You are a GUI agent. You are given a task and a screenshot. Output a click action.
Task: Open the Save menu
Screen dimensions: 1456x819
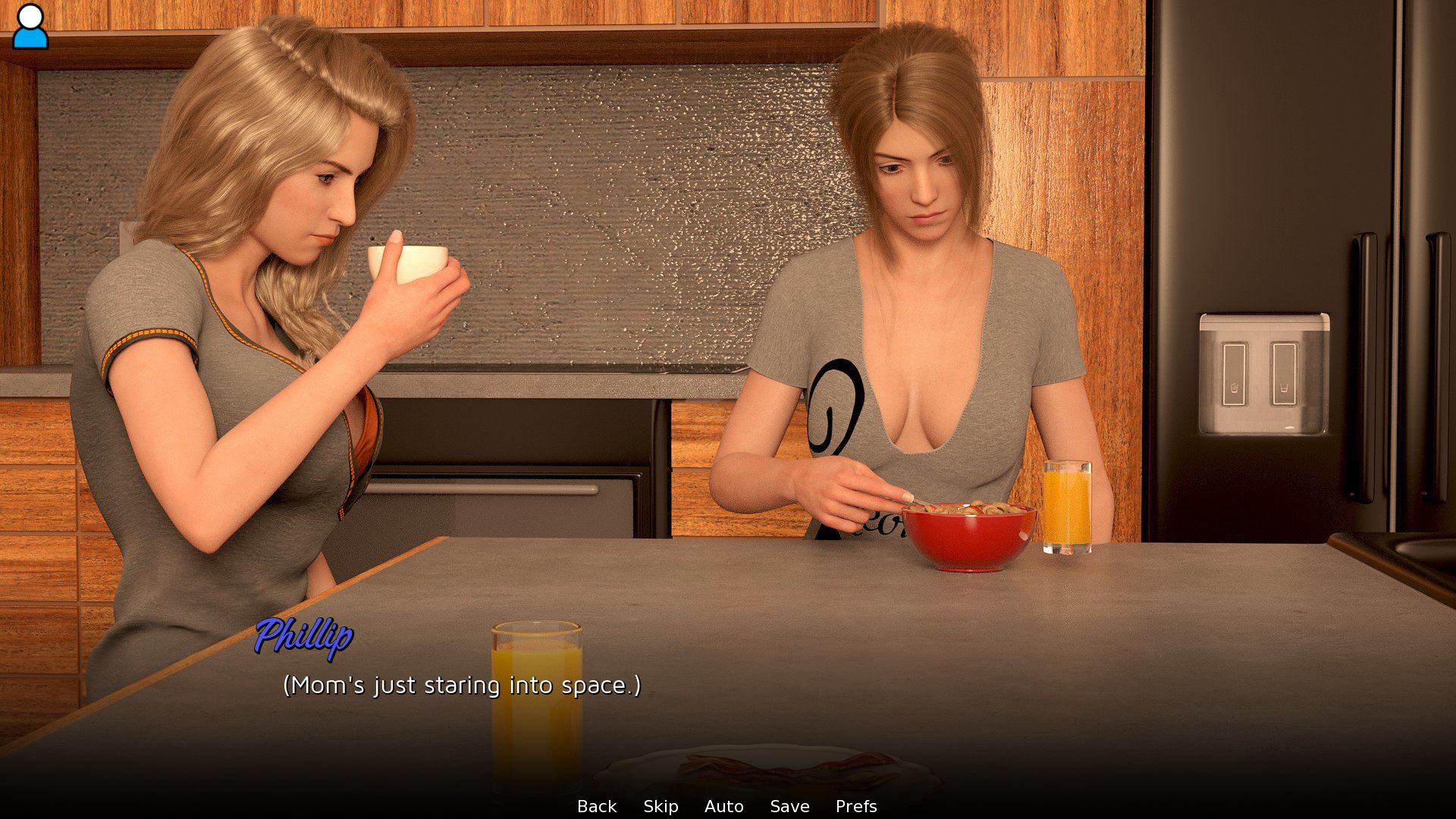pyautogui.click(x=789, y=806)
